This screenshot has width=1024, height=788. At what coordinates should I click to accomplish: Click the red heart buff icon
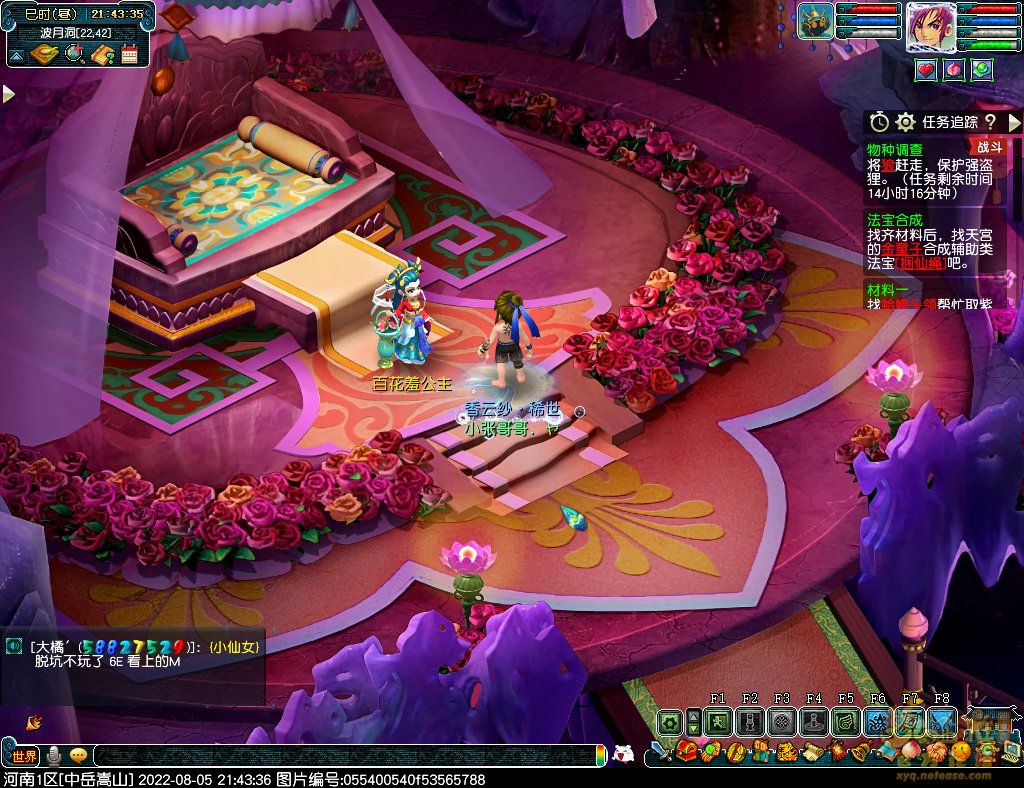click(x=926, y=69)
